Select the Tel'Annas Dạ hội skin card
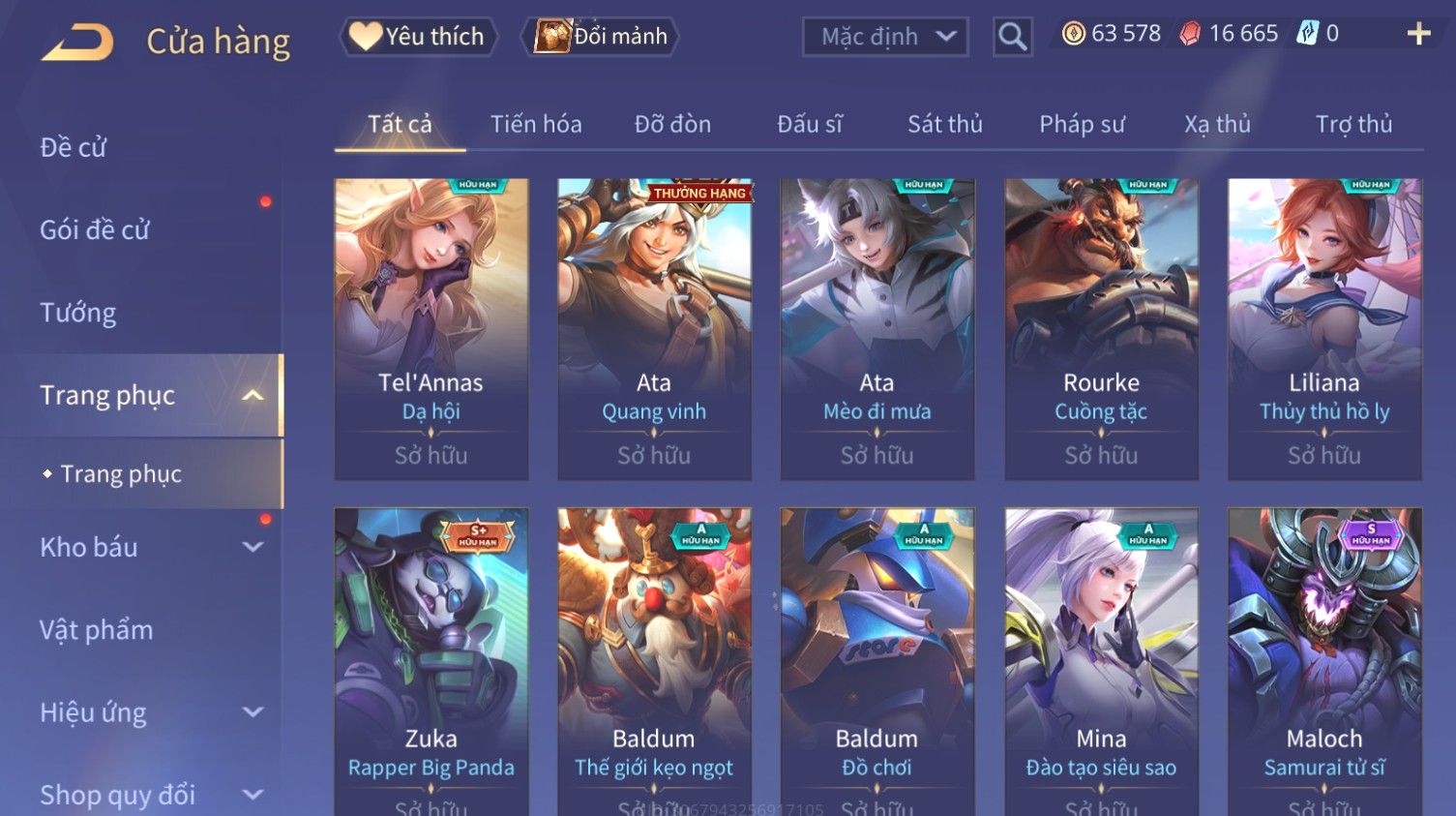 click(x=431, y=329)
